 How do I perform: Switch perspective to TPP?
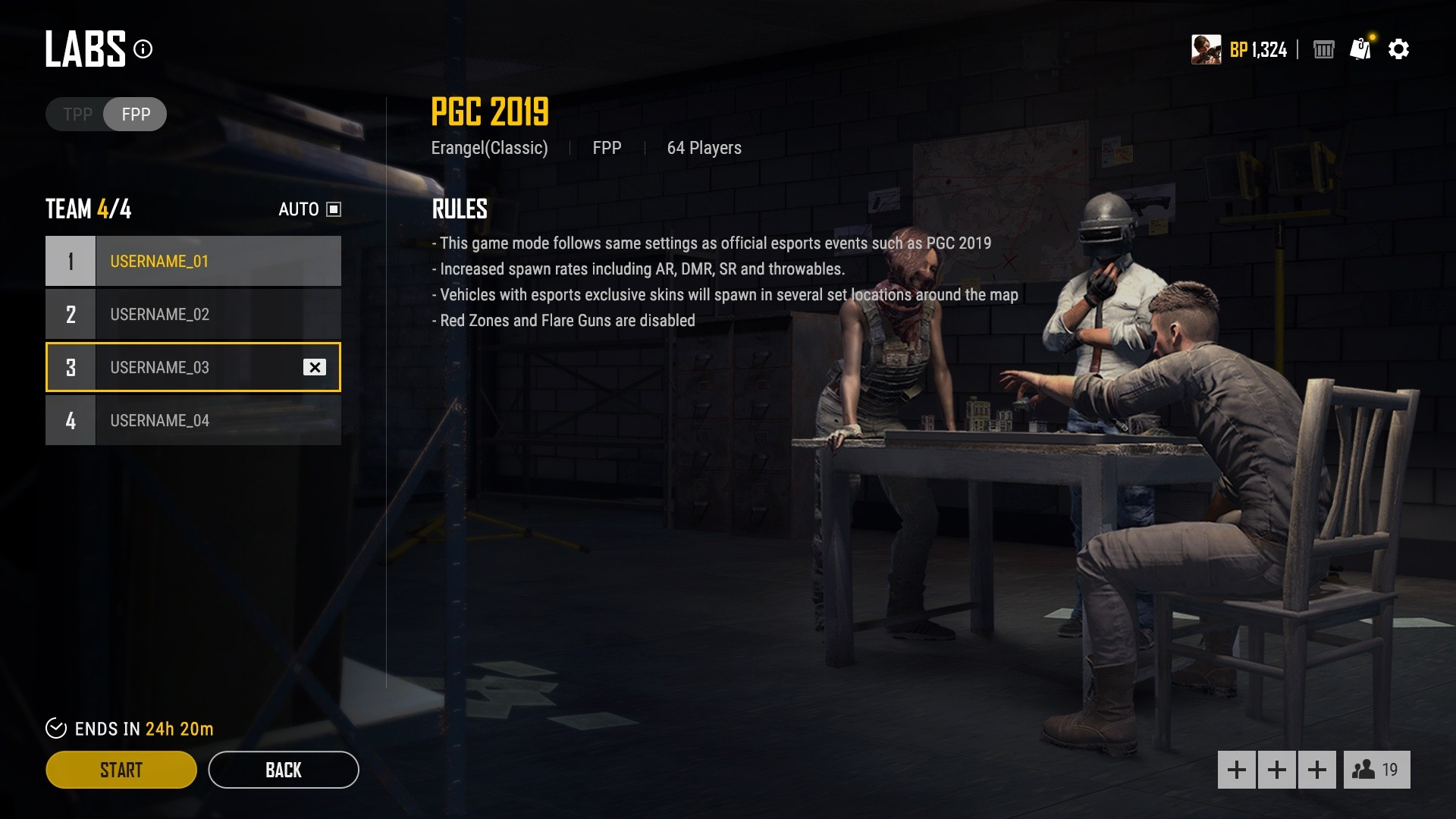point(77,115)
